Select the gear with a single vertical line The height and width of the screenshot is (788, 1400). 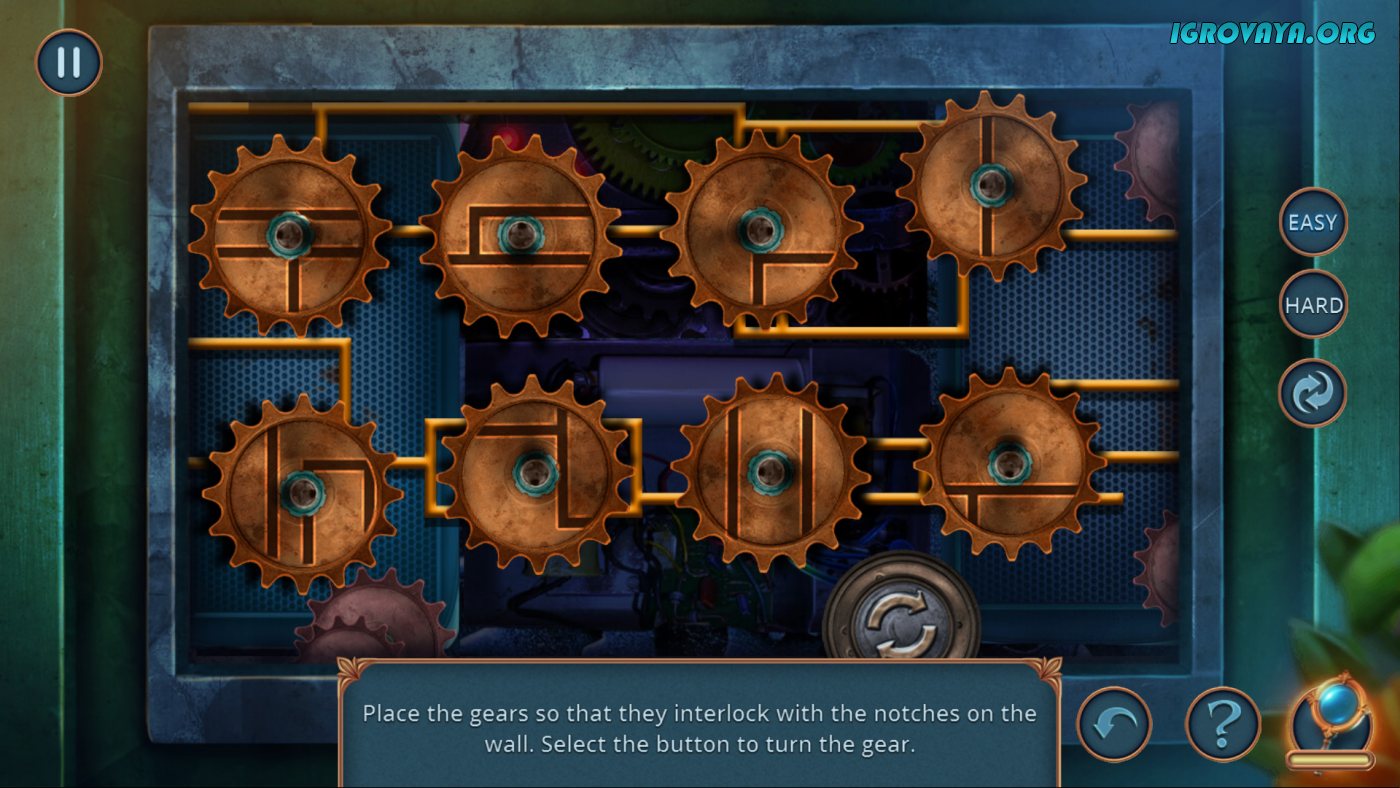click(991, 185)
